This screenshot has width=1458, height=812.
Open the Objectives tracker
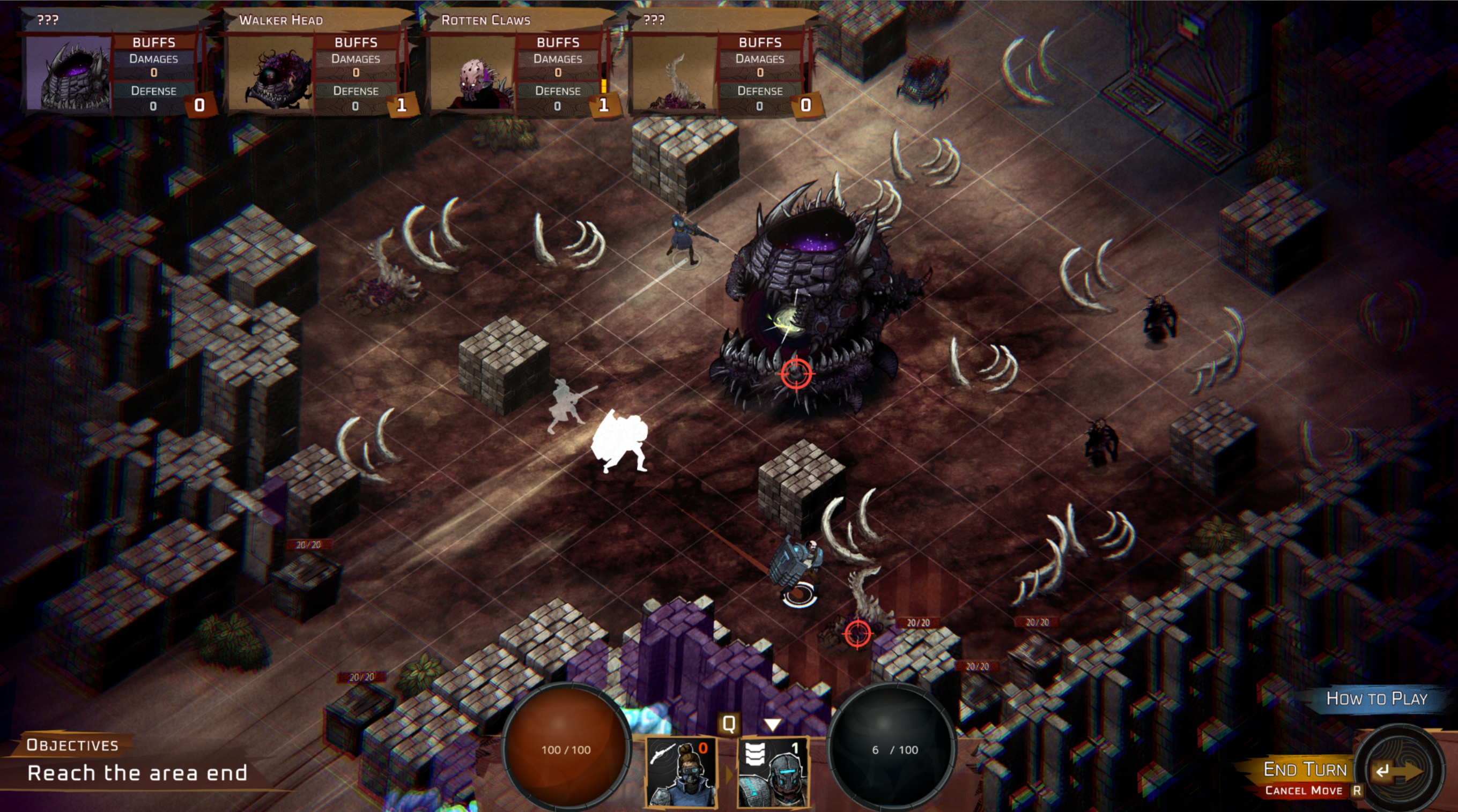72,745
